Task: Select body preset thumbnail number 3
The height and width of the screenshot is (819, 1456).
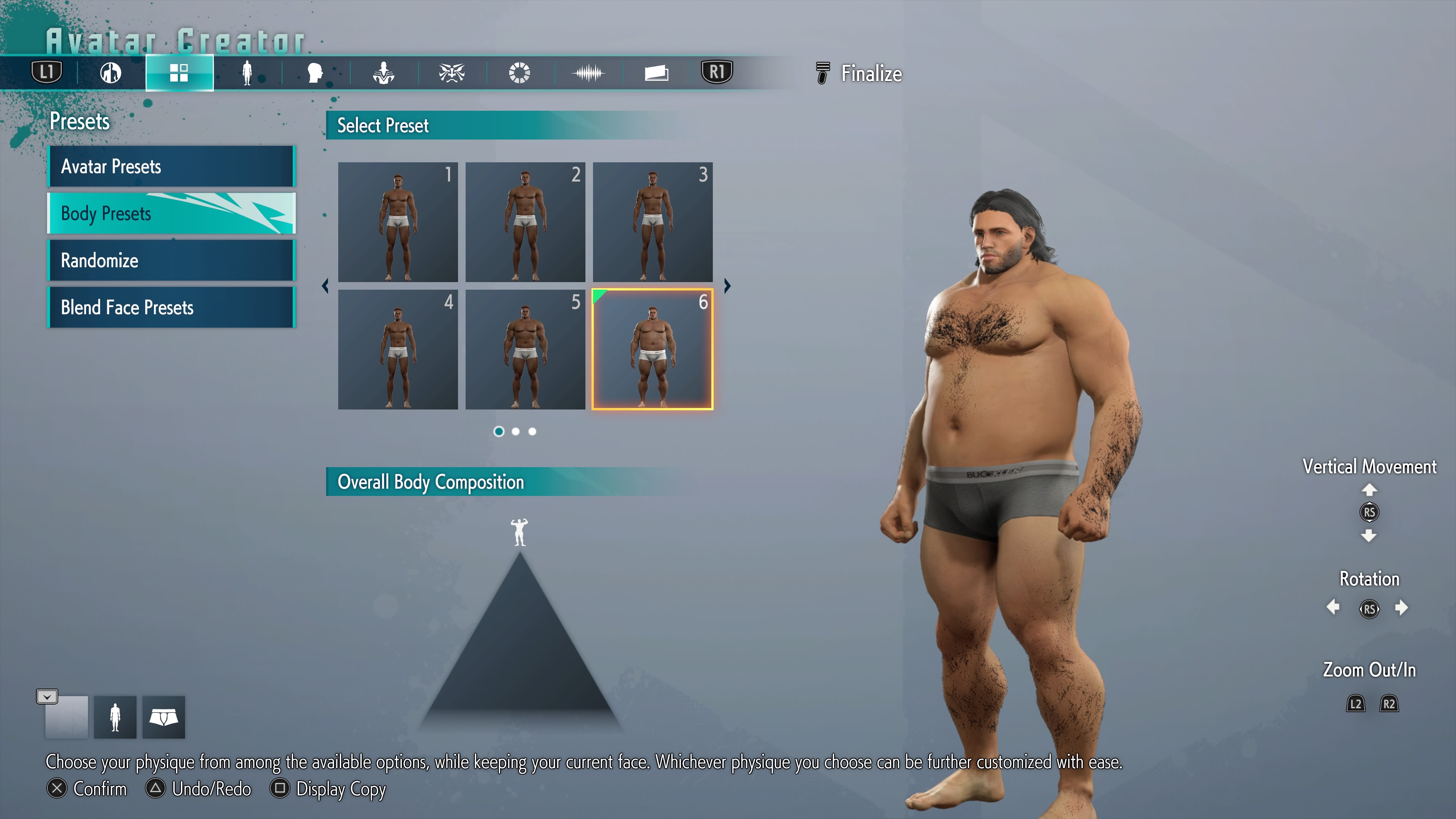Action: pos(652,222)
